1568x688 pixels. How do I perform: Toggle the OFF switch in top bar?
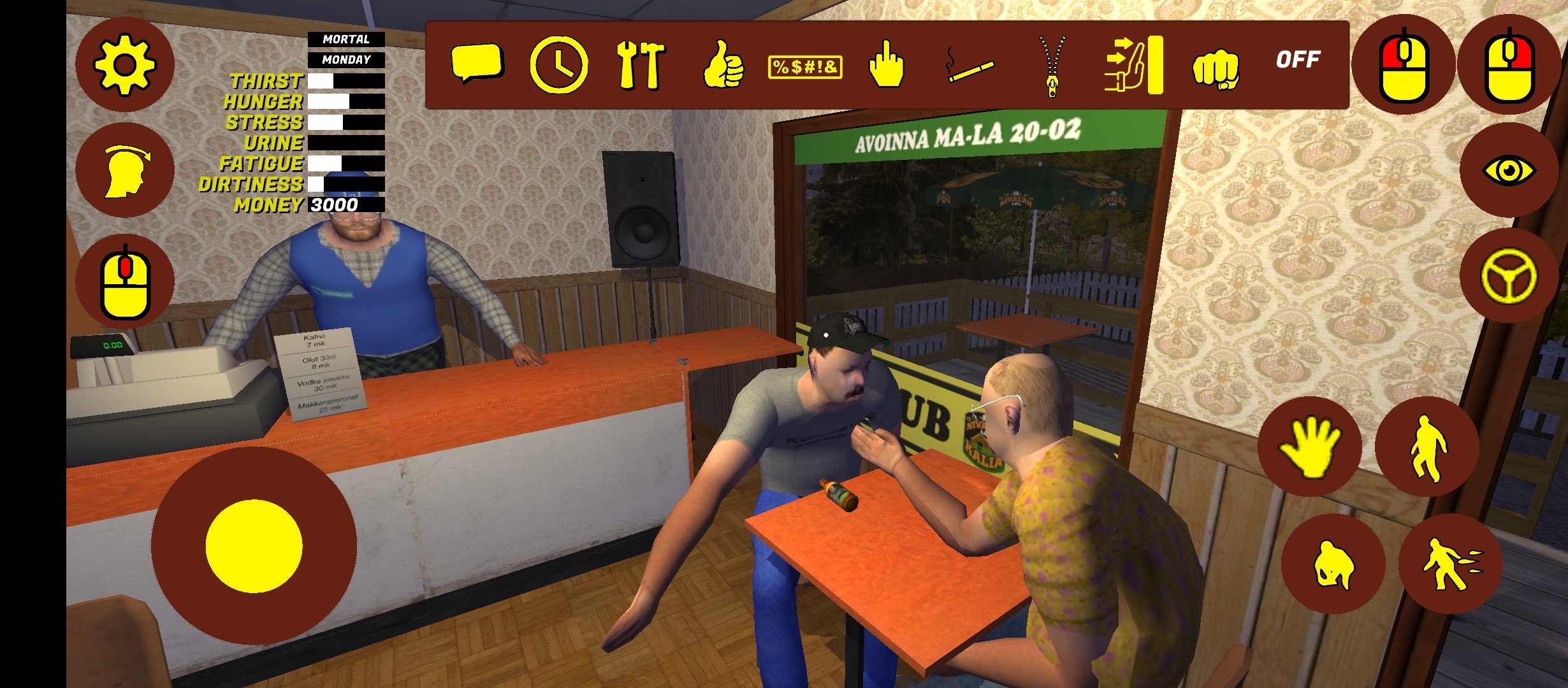tap(1298, 60)
